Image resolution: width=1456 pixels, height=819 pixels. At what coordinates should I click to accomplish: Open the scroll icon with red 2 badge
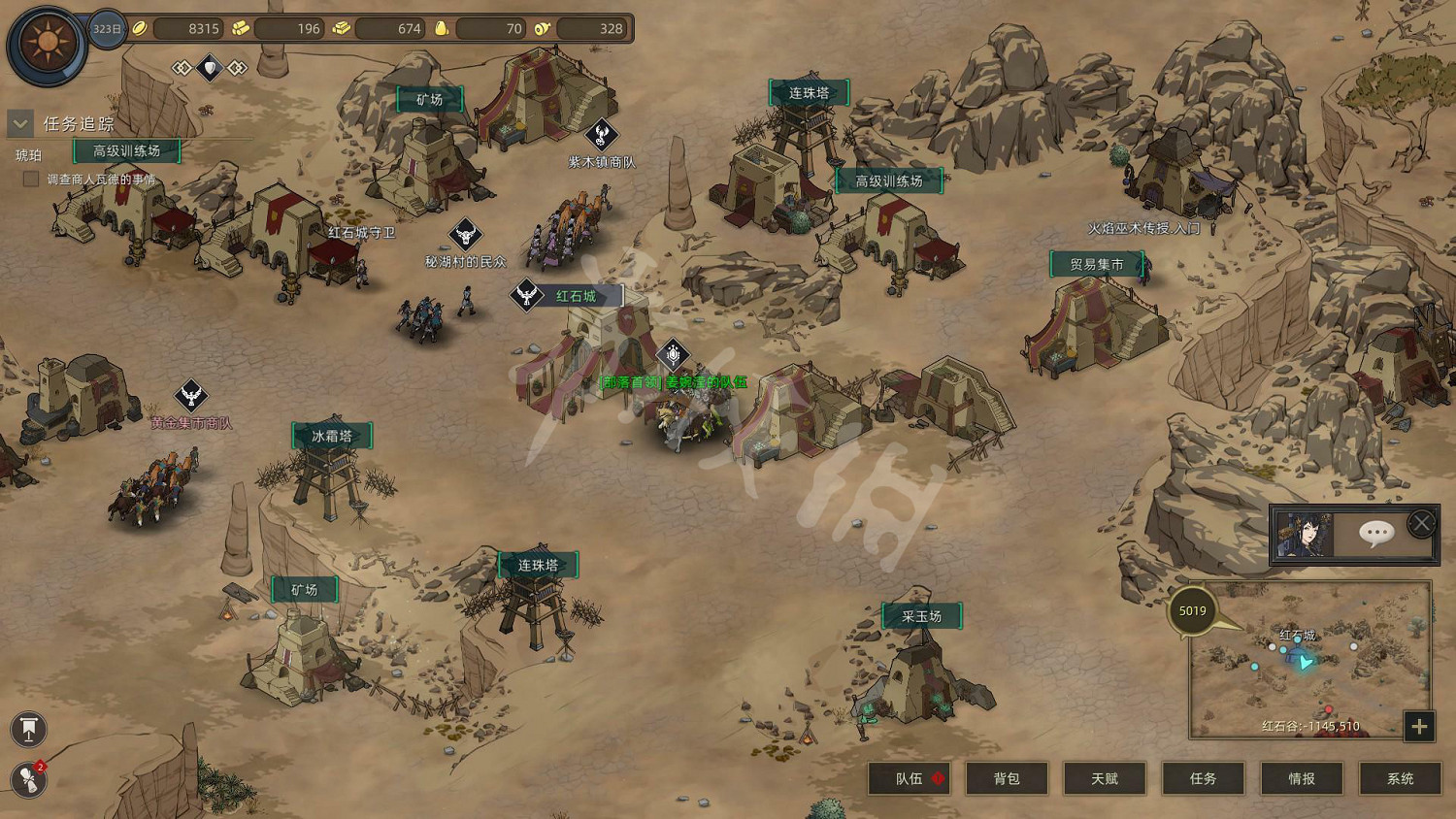tap(29, 780)
